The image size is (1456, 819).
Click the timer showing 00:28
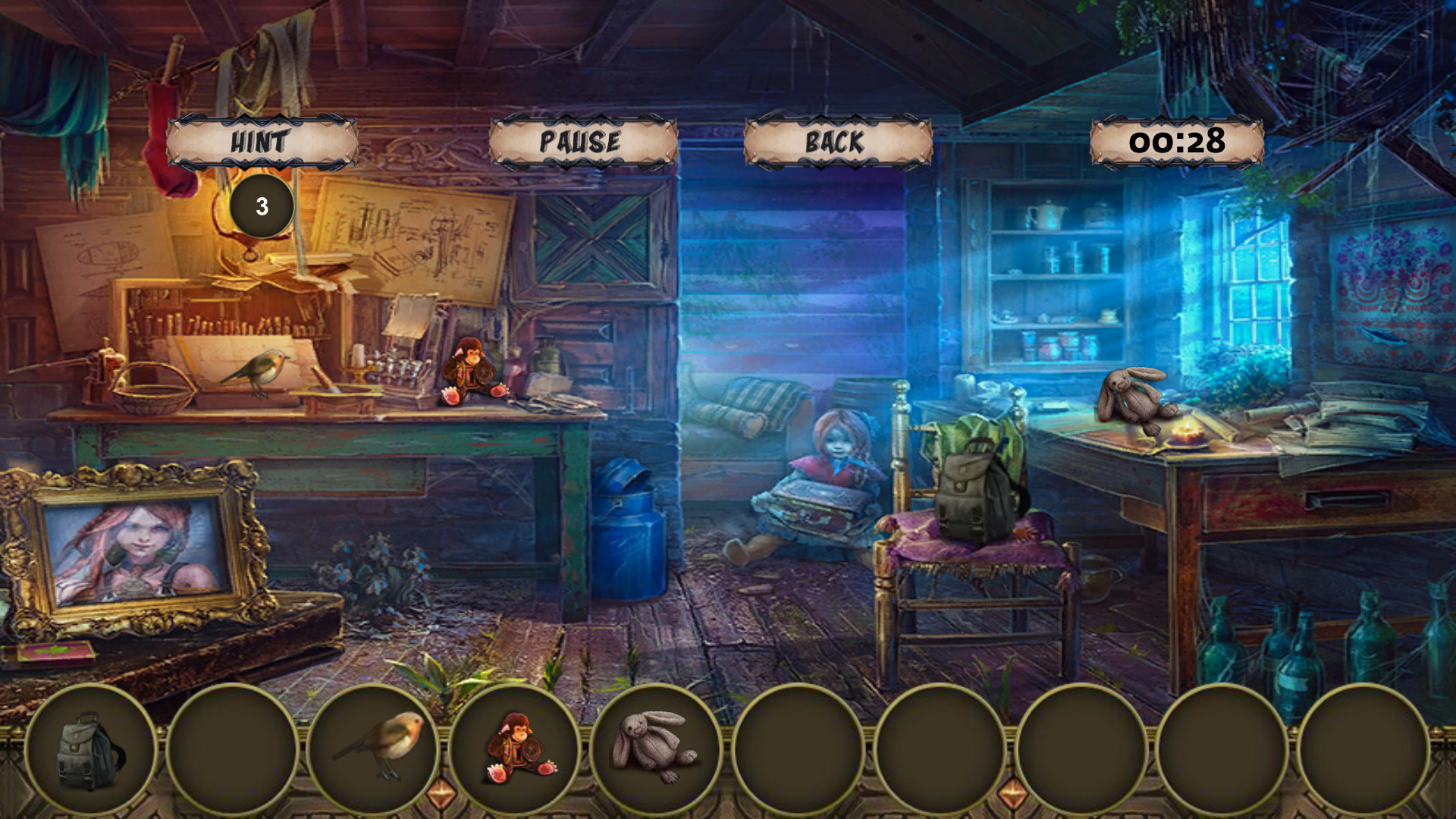tap(1177, 140)
